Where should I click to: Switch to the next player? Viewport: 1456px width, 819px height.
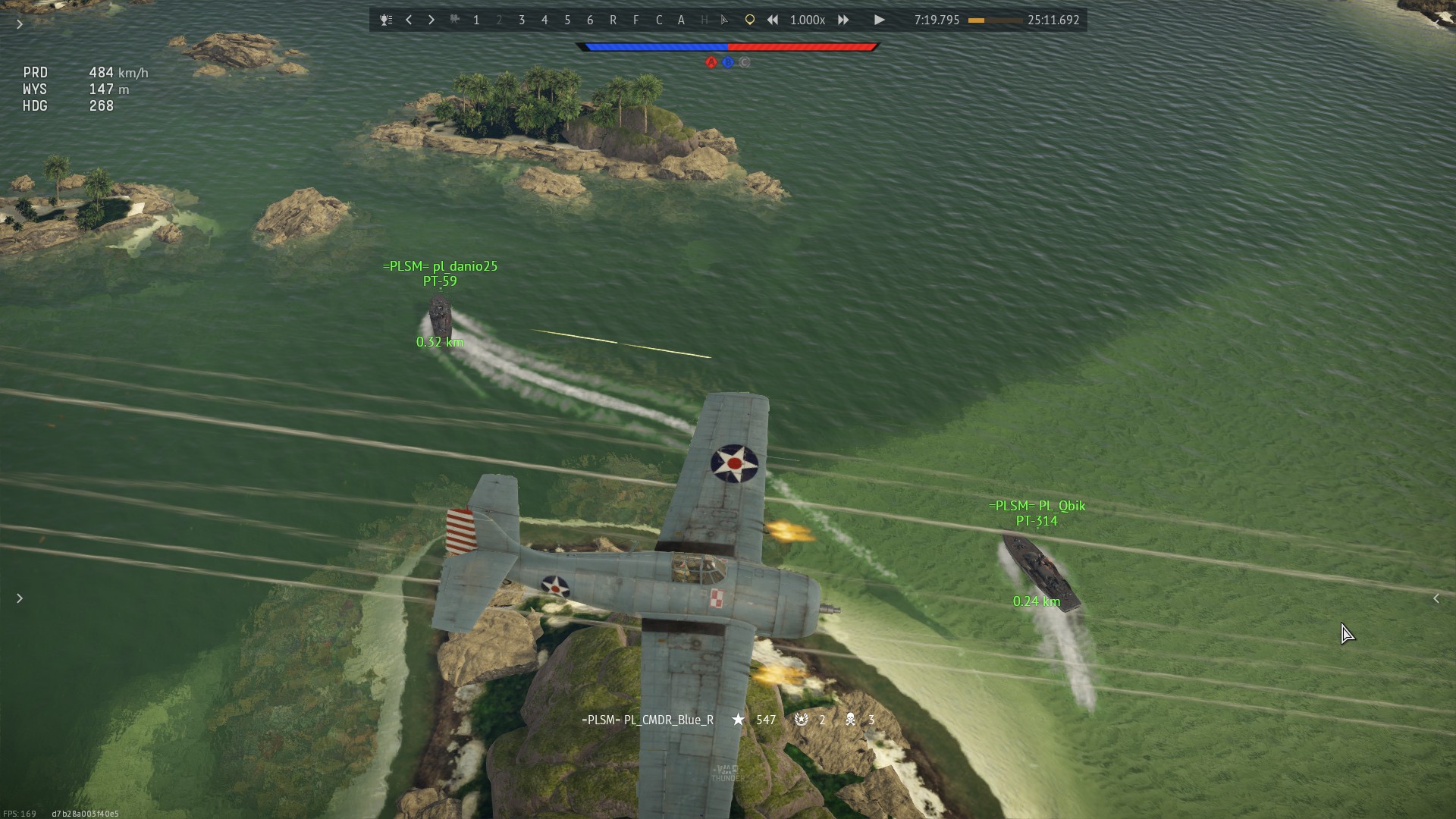[431, 20]
